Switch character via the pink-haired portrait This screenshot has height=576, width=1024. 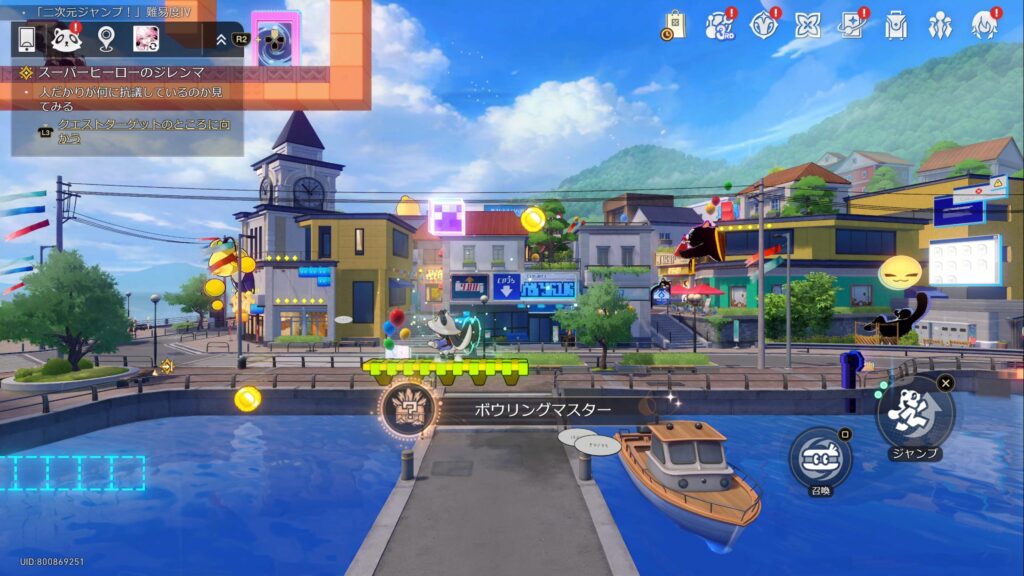click(x=146, y=39)
